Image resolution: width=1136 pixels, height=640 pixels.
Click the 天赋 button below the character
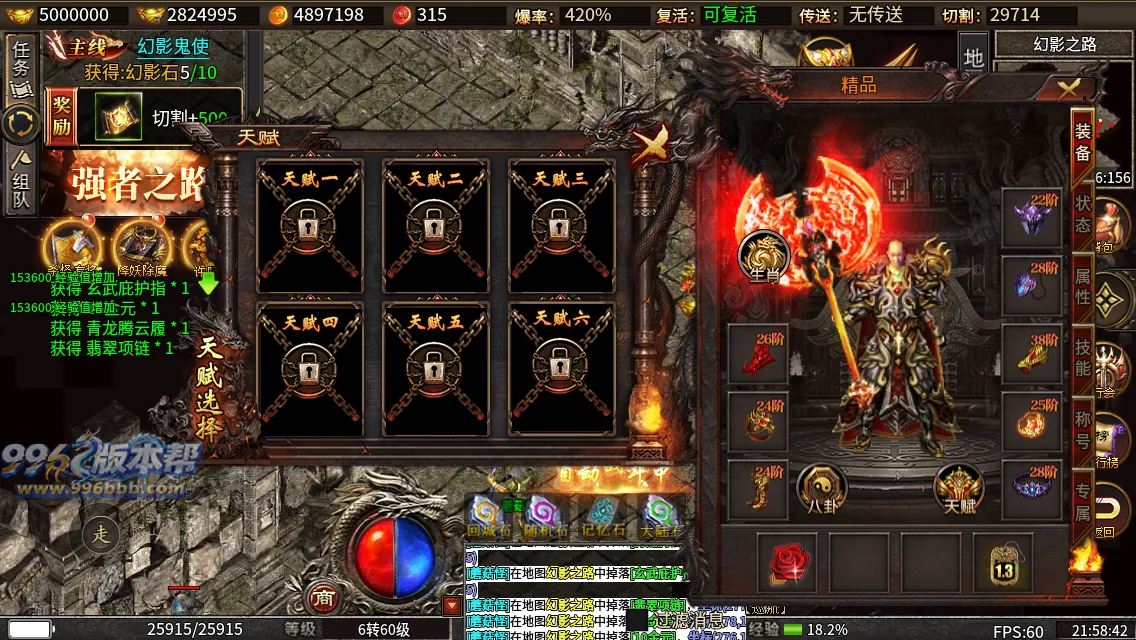click(959, 490)
